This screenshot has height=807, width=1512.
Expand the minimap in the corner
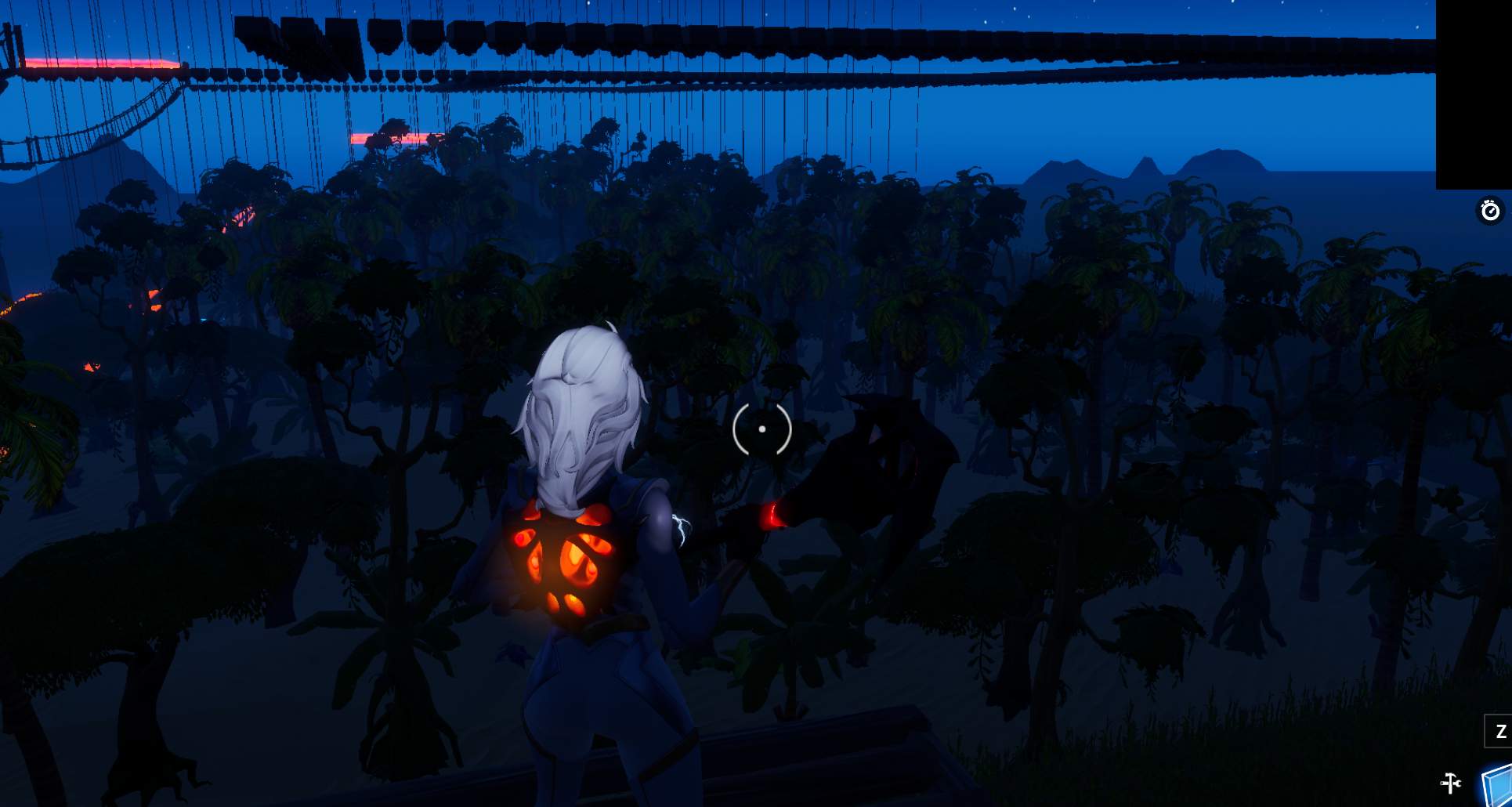pyautogui.click(x=1473, y=94)
